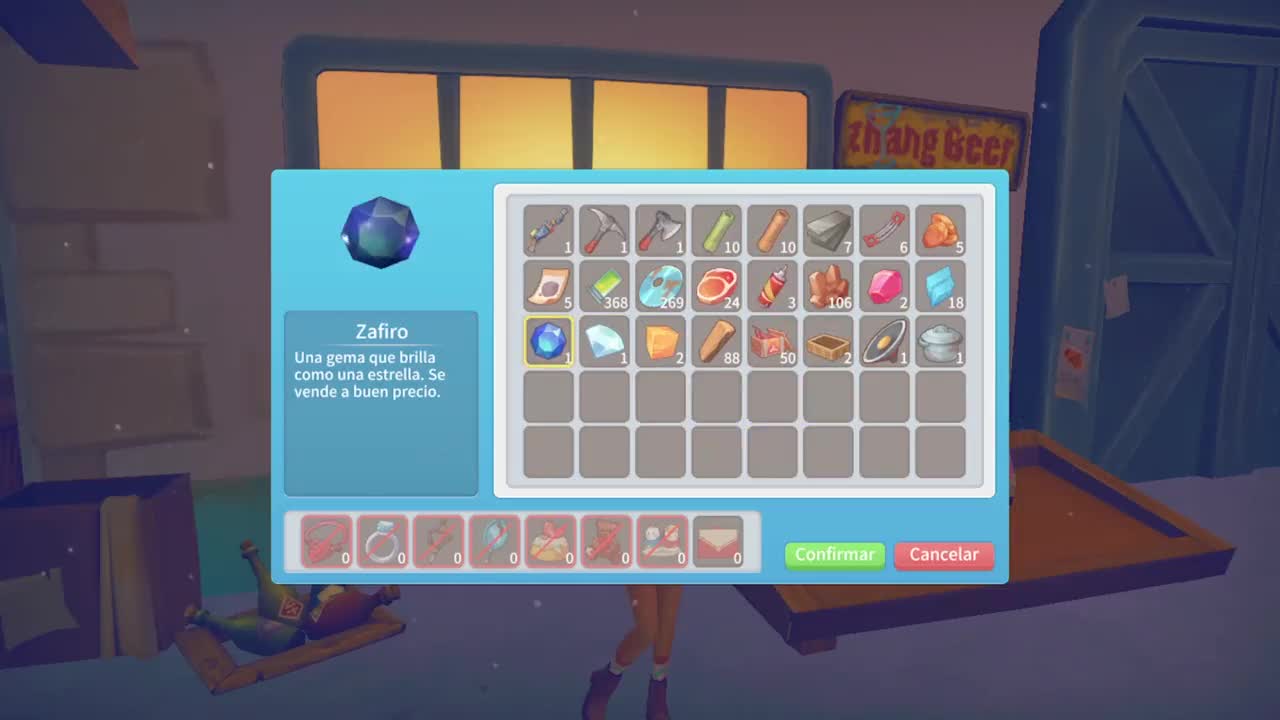This screenshot has width=1280, height=720.
Task: Select the crossed-out teddy bear gift slot
Action: pos(606,541)
